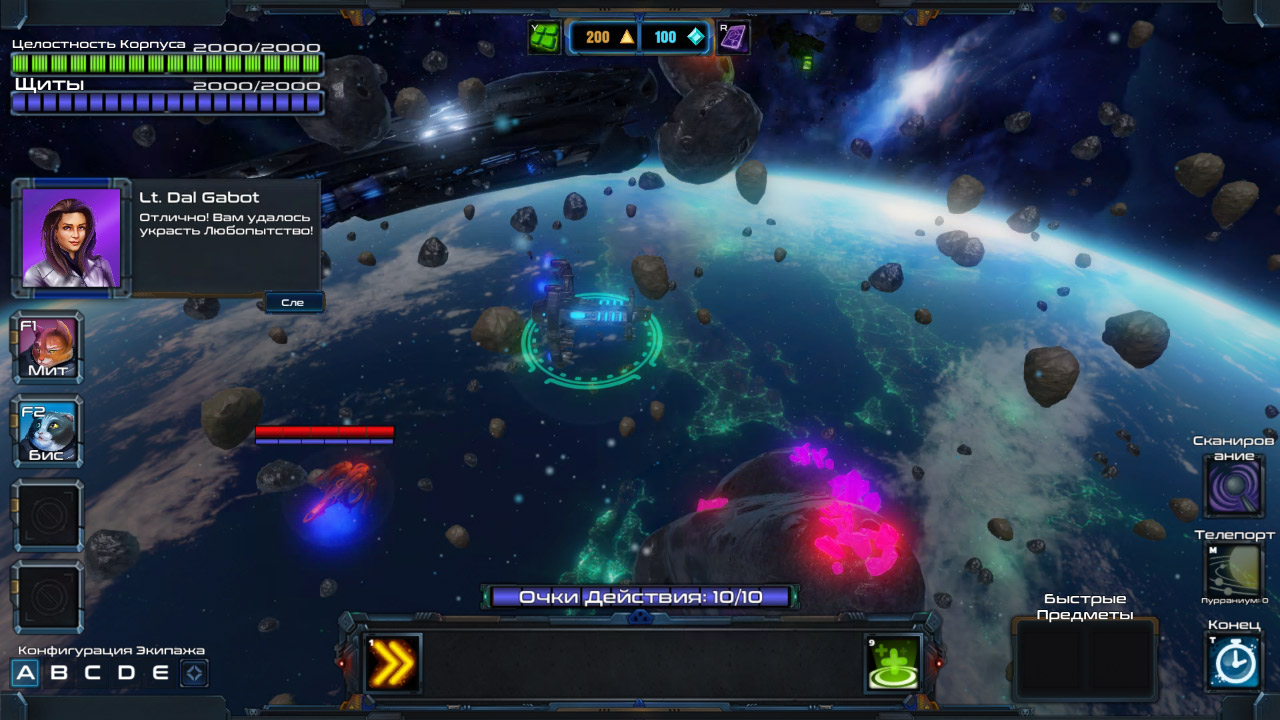The image size is (1280, 720).
Task: Select crew configuration D
Action: [x=126, y=673]
